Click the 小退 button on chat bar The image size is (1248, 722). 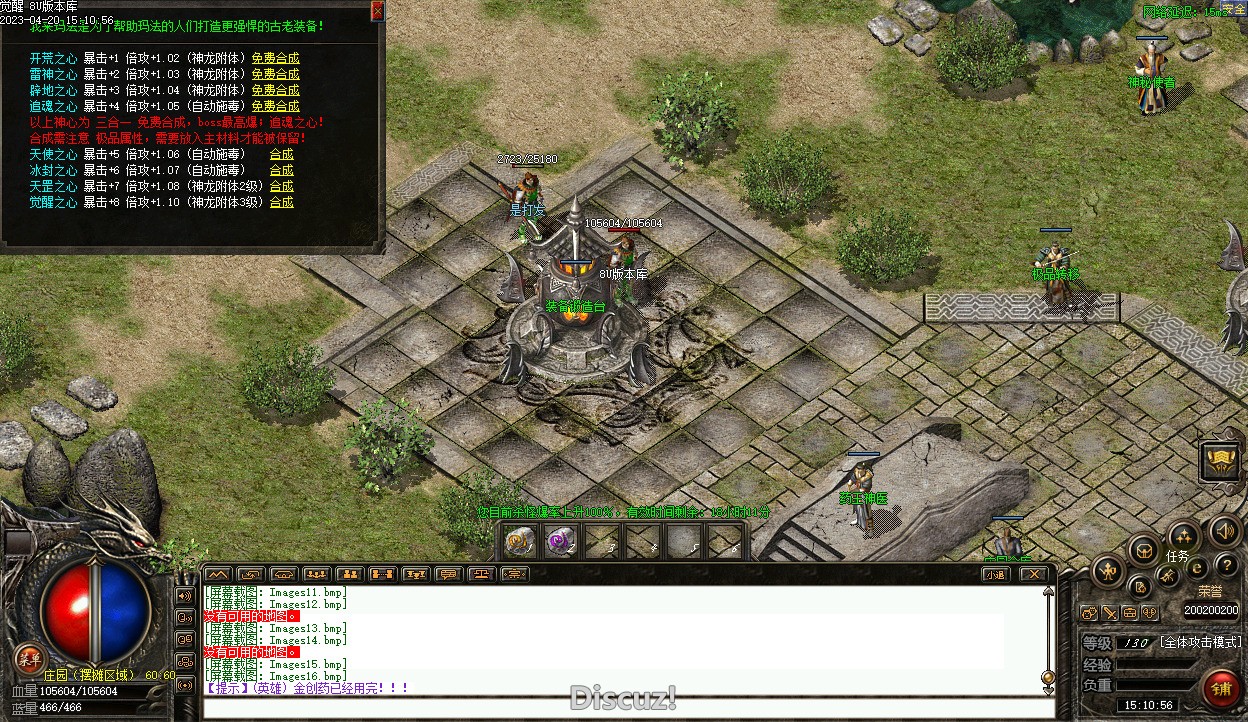[x=995, y=574]
